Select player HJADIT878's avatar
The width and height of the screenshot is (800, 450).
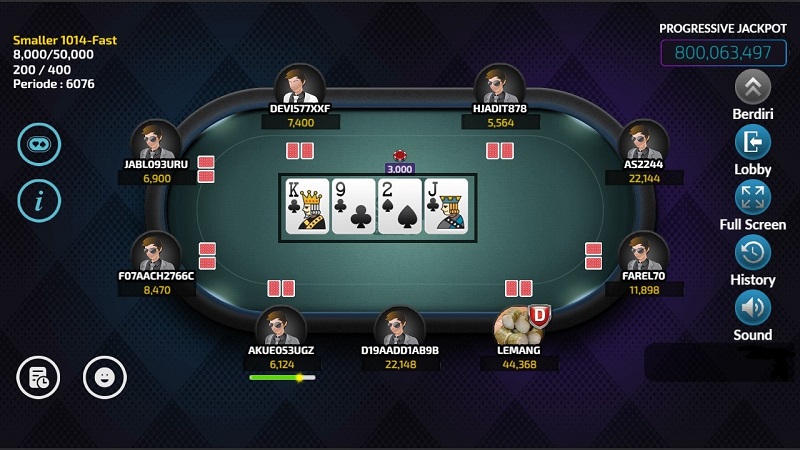[x=500, y=85]
